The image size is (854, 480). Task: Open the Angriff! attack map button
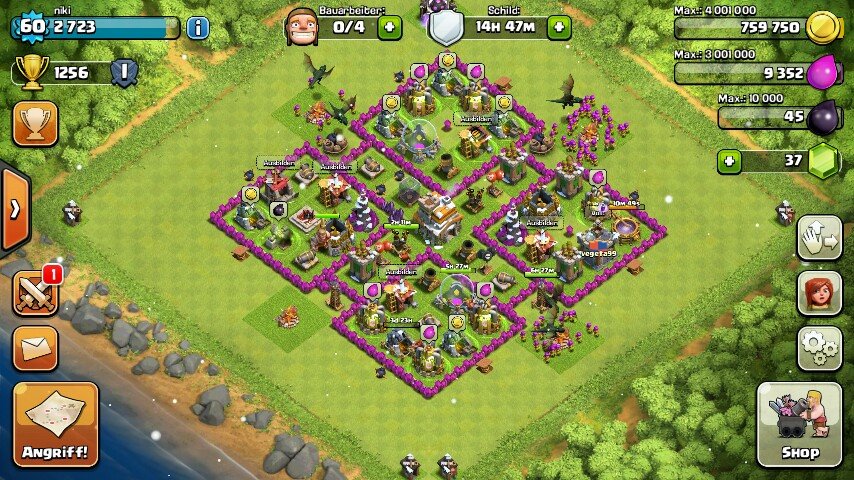tap(56, 424)
